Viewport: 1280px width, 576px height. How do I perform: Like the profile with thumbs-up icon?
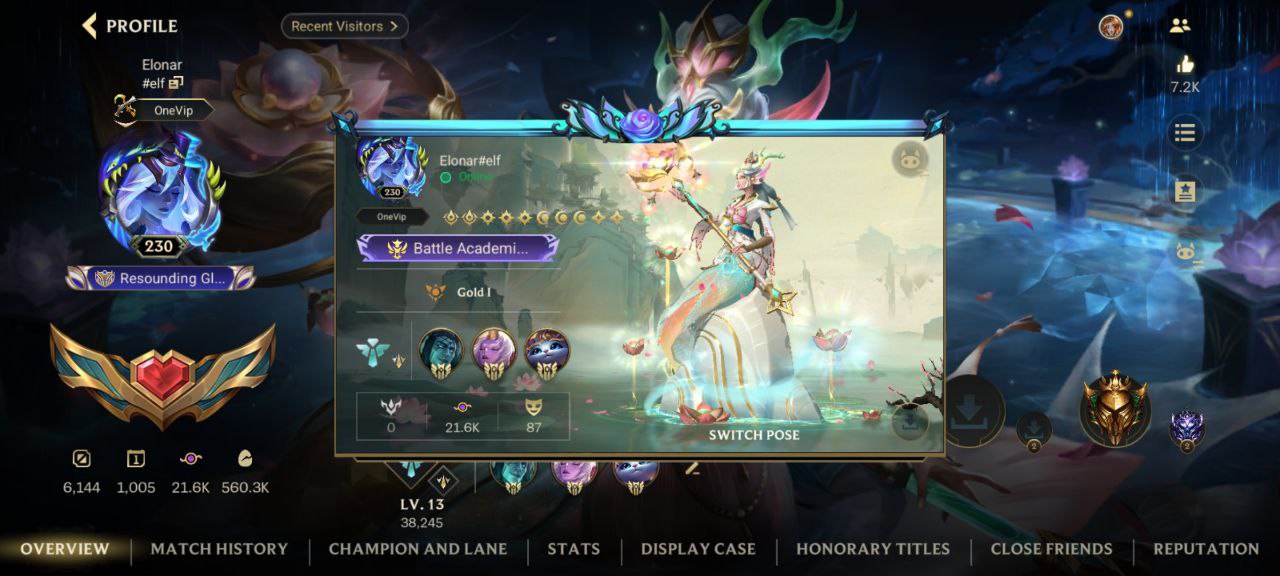[1185, 65]
